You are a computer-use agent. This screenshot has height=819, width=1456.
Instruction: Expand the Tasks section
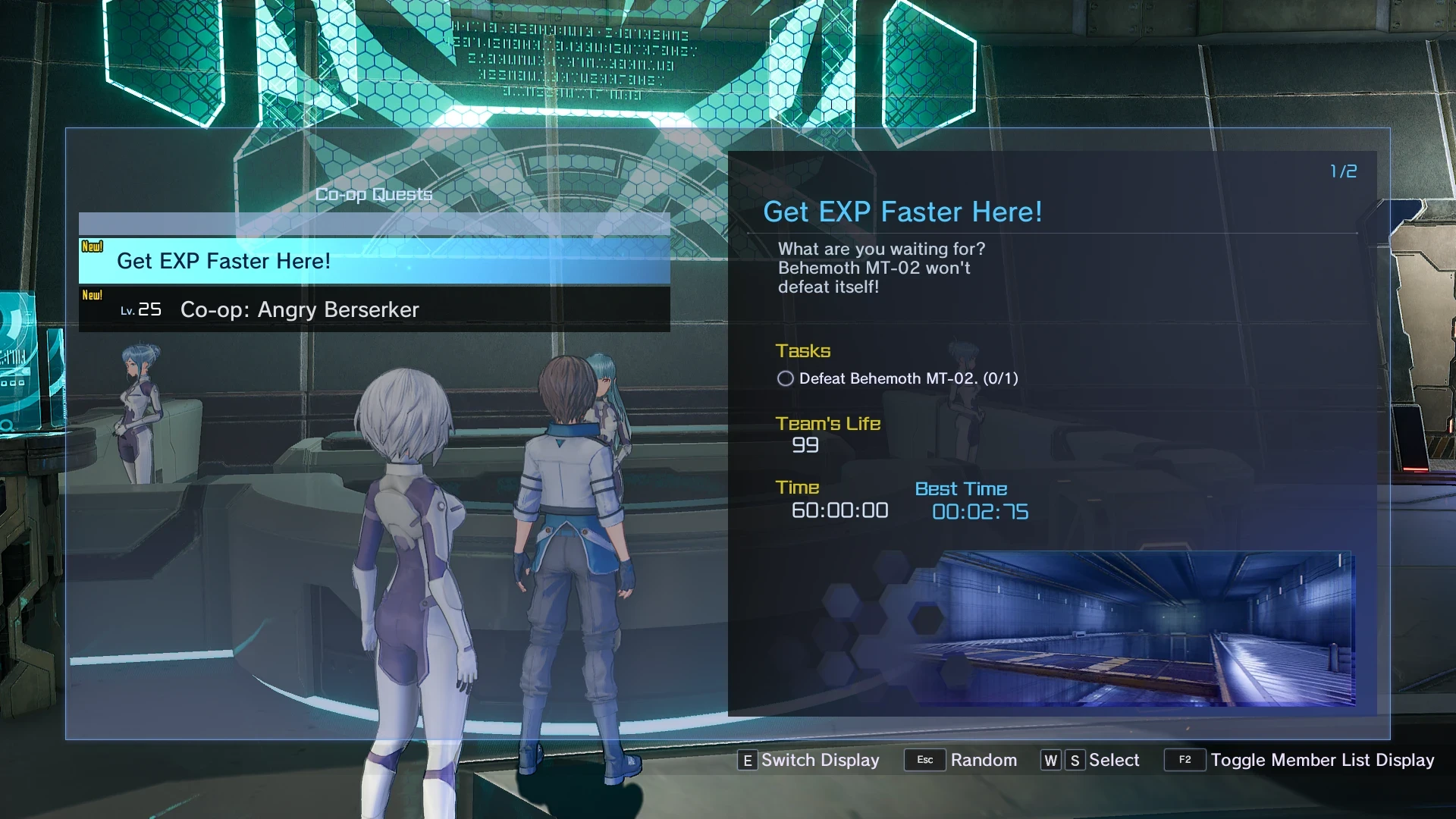[803, 350]
